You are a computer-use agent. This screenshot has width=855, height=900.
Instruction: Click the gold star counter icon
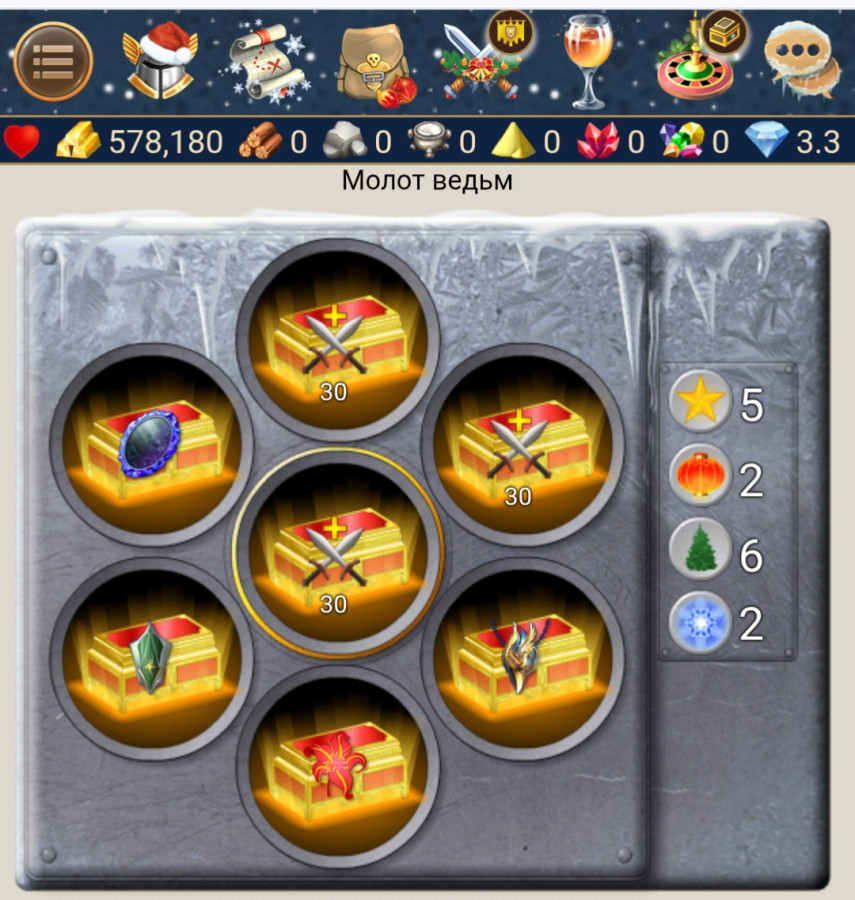(x=699, y=405)
